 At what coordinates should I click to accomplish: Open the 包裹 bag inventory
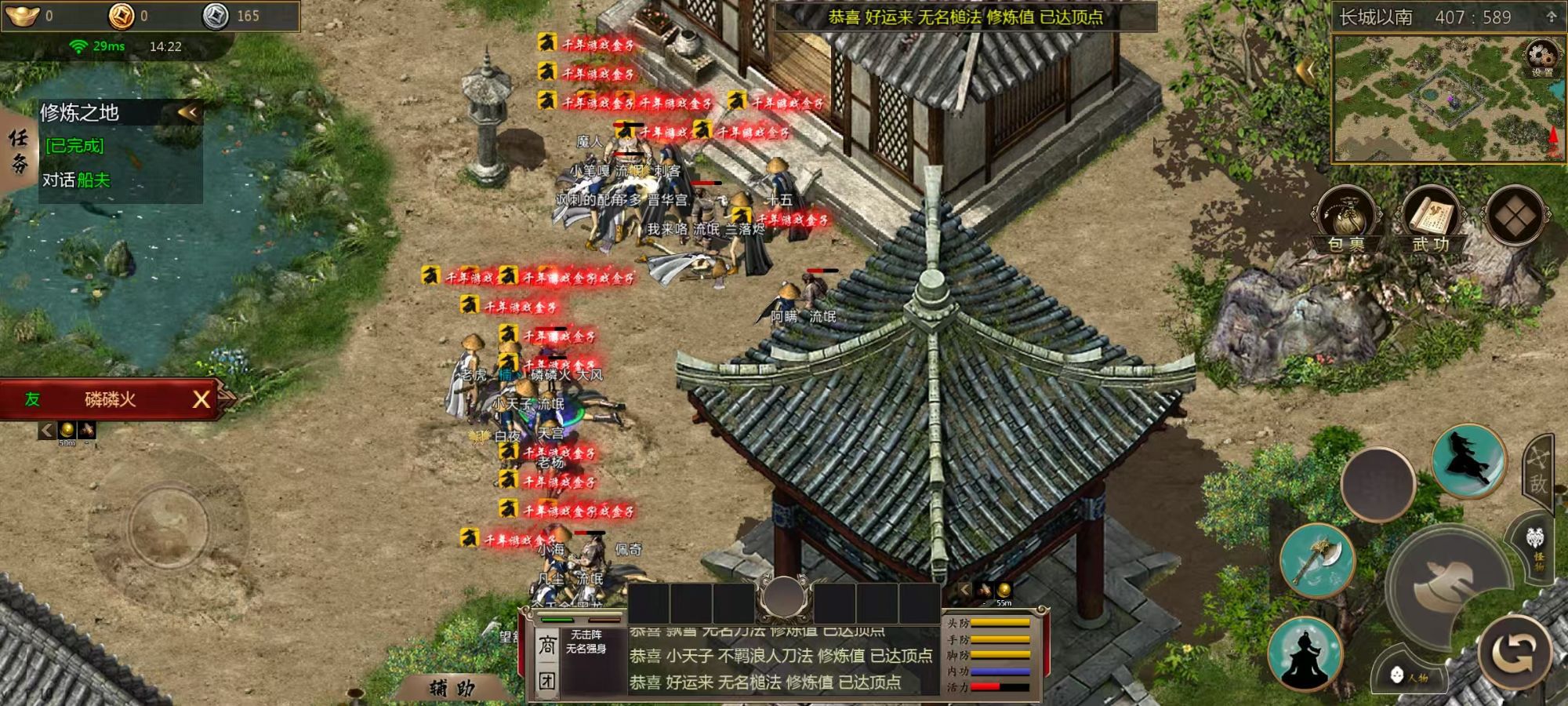(1346, 218)
